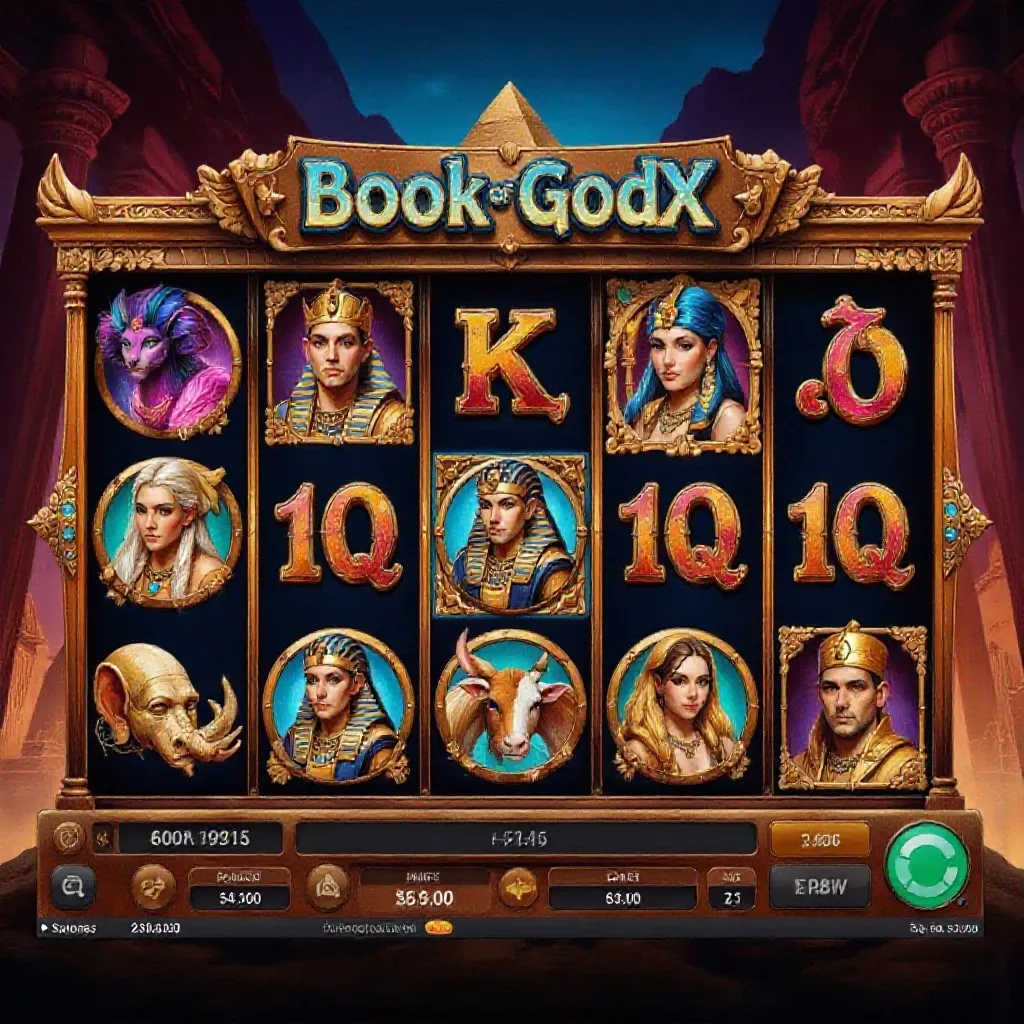Expand the Swiones arrow in the bottom bar
Image resolution: width=1024 pixels, height=1024 pixels.
coord(42,928)
